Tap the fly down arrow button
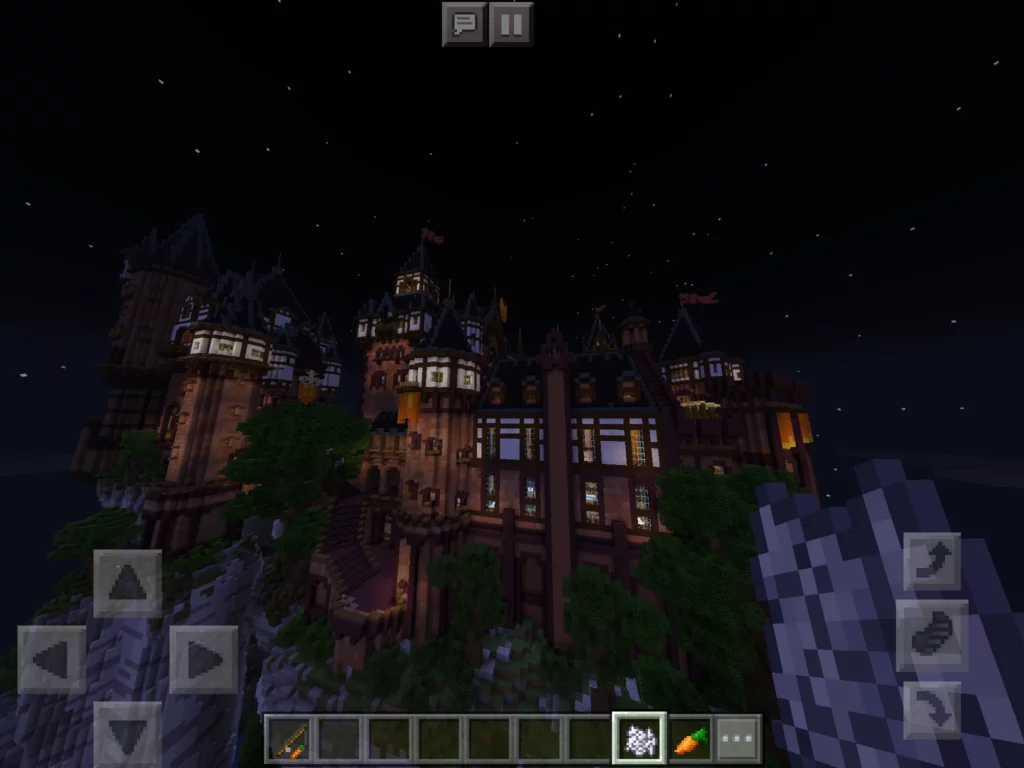Screen dimensions: 1024x768 click(x=932, y=709)
